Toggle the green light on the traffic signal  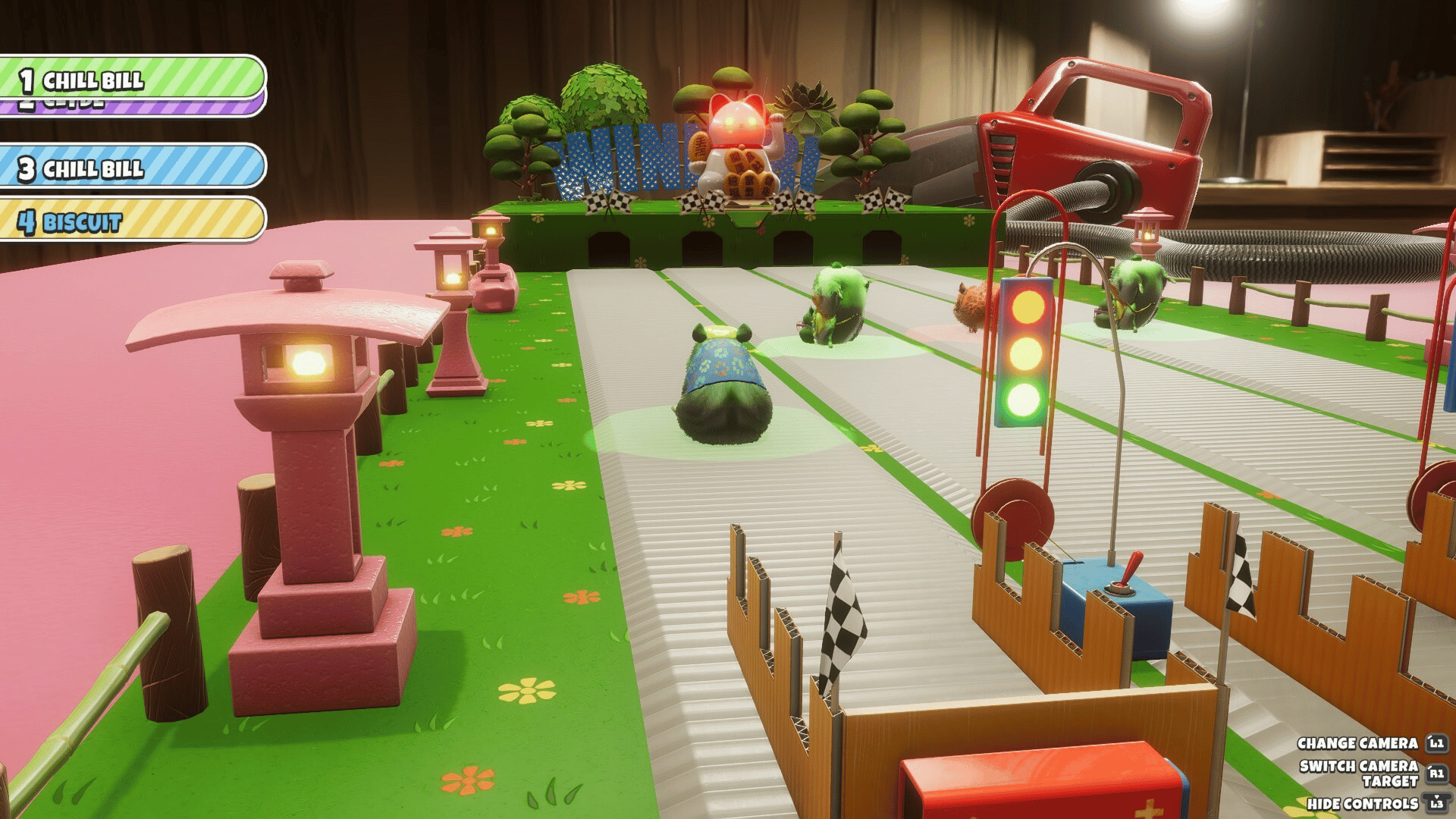point(1023,398)
